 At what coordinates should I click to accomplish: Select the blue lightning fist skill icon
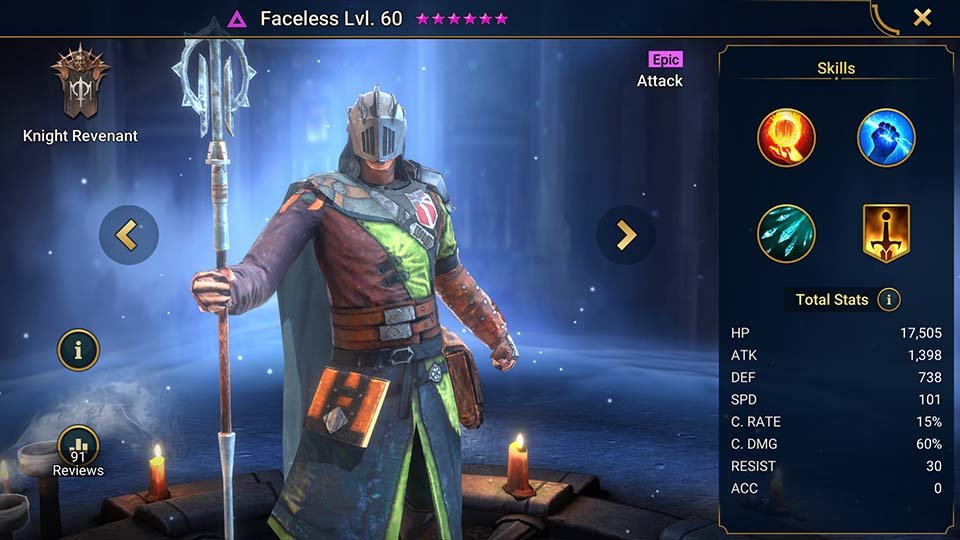[886, 138]
